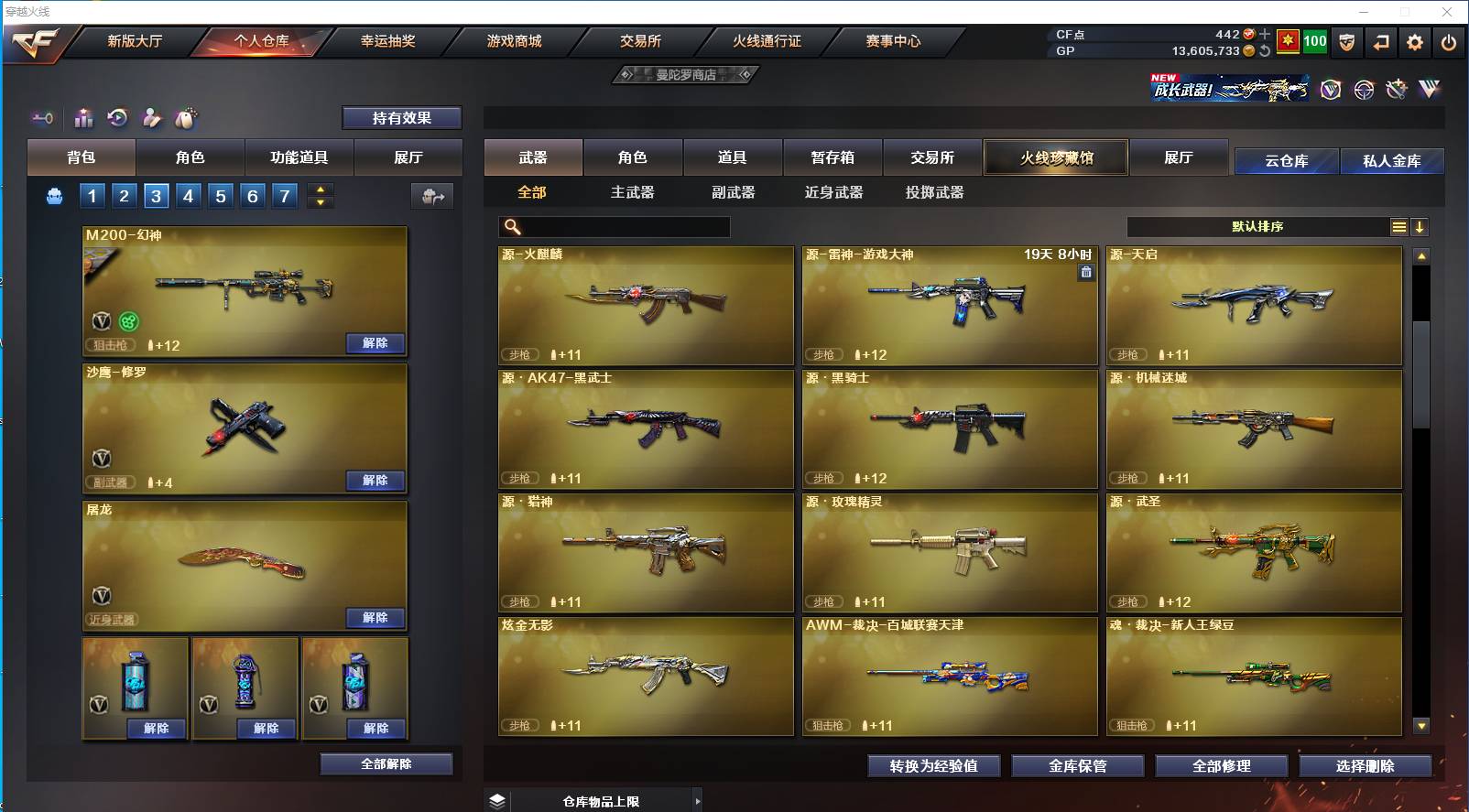Switch storage view to 私人金库
This screenshot has width=1469, height=812.
point(1393,160)
